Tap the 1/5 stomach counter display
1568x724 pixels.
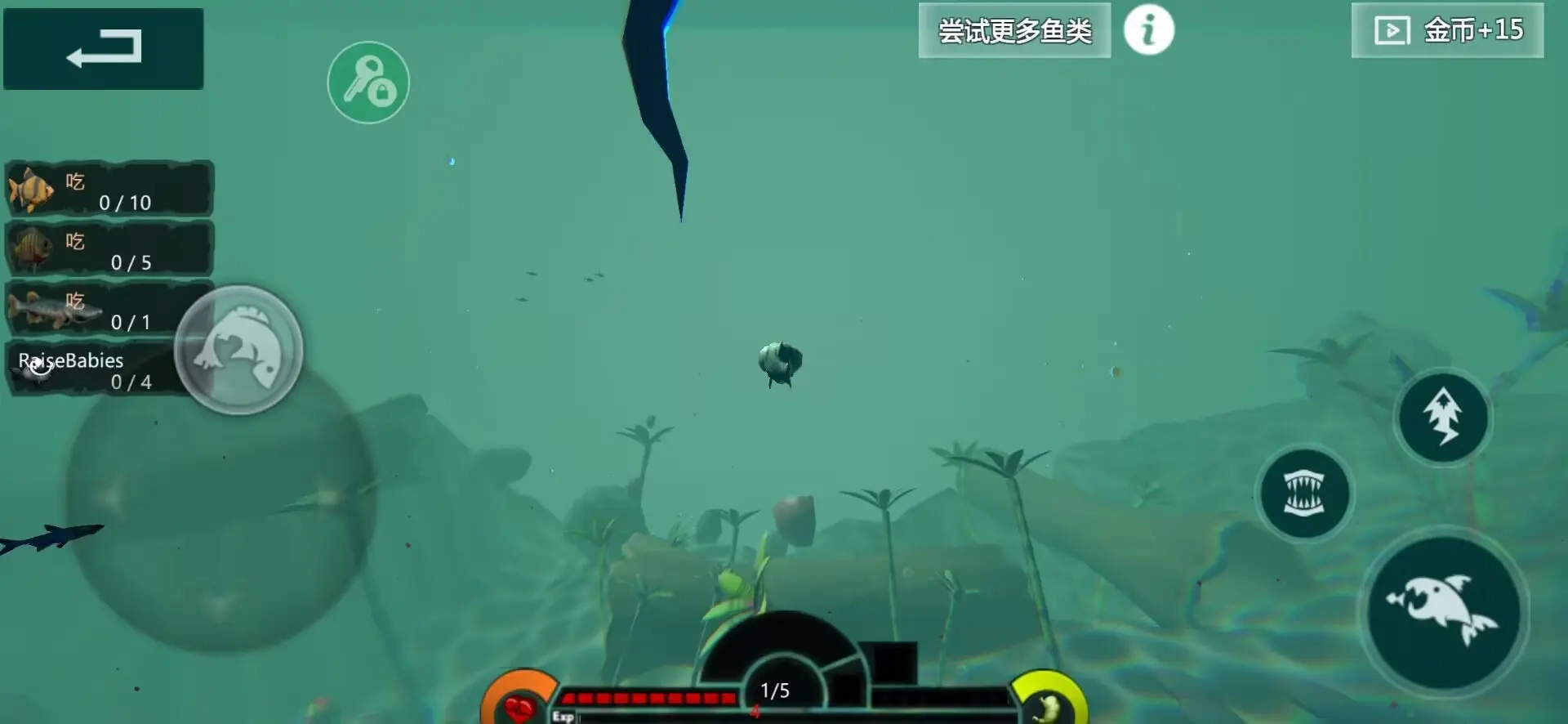click(x=776, y=689)
